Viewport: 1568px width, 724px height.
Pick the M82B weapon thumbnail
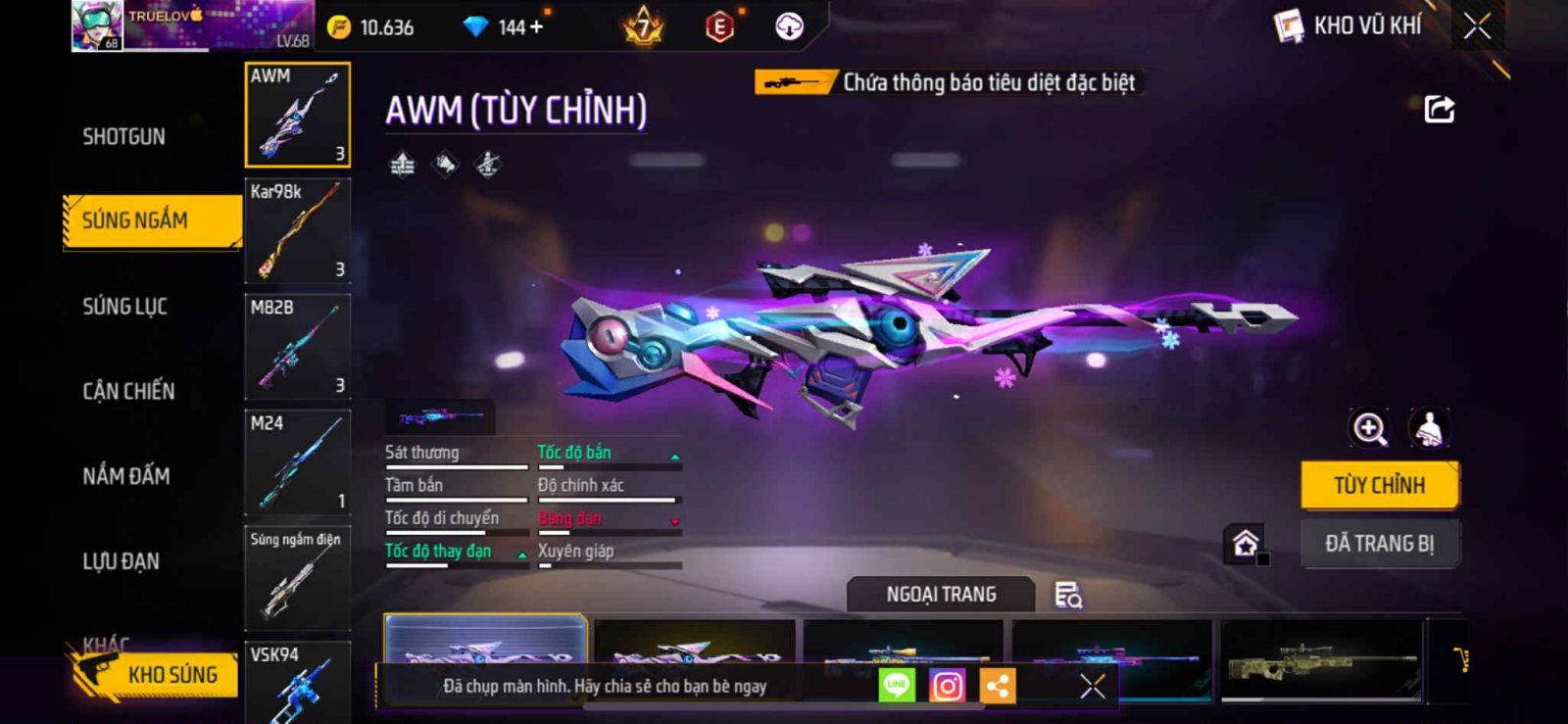click(x=297, y=346)
